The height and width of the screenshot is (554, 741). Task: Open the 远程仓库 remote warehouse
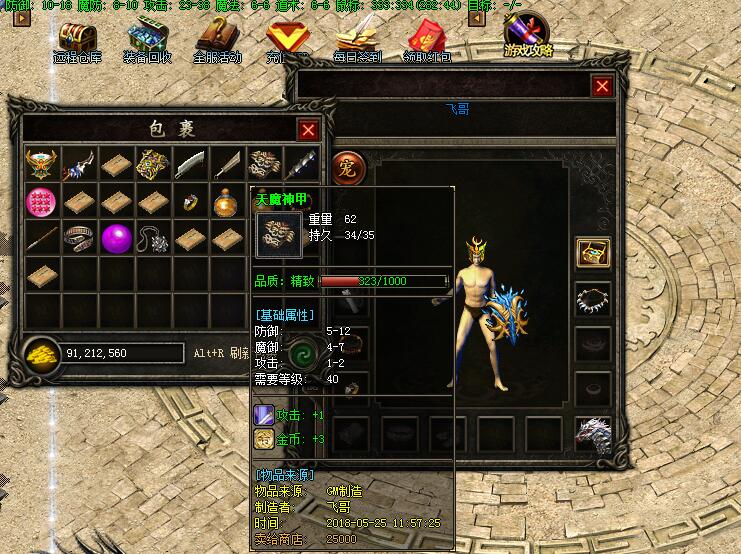(x=77, y=41)
